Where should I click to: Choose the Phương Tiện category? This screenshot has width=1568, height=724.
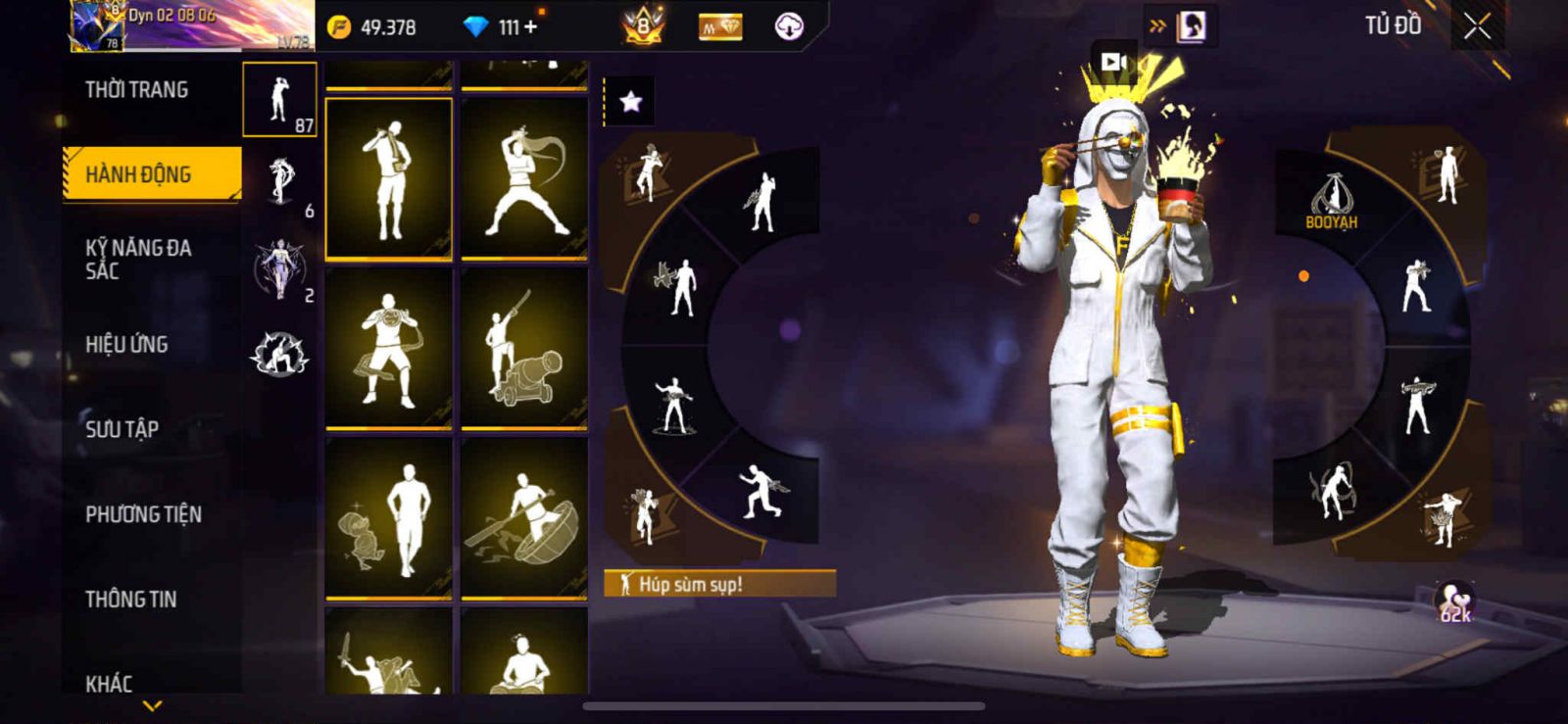(144, 513)
